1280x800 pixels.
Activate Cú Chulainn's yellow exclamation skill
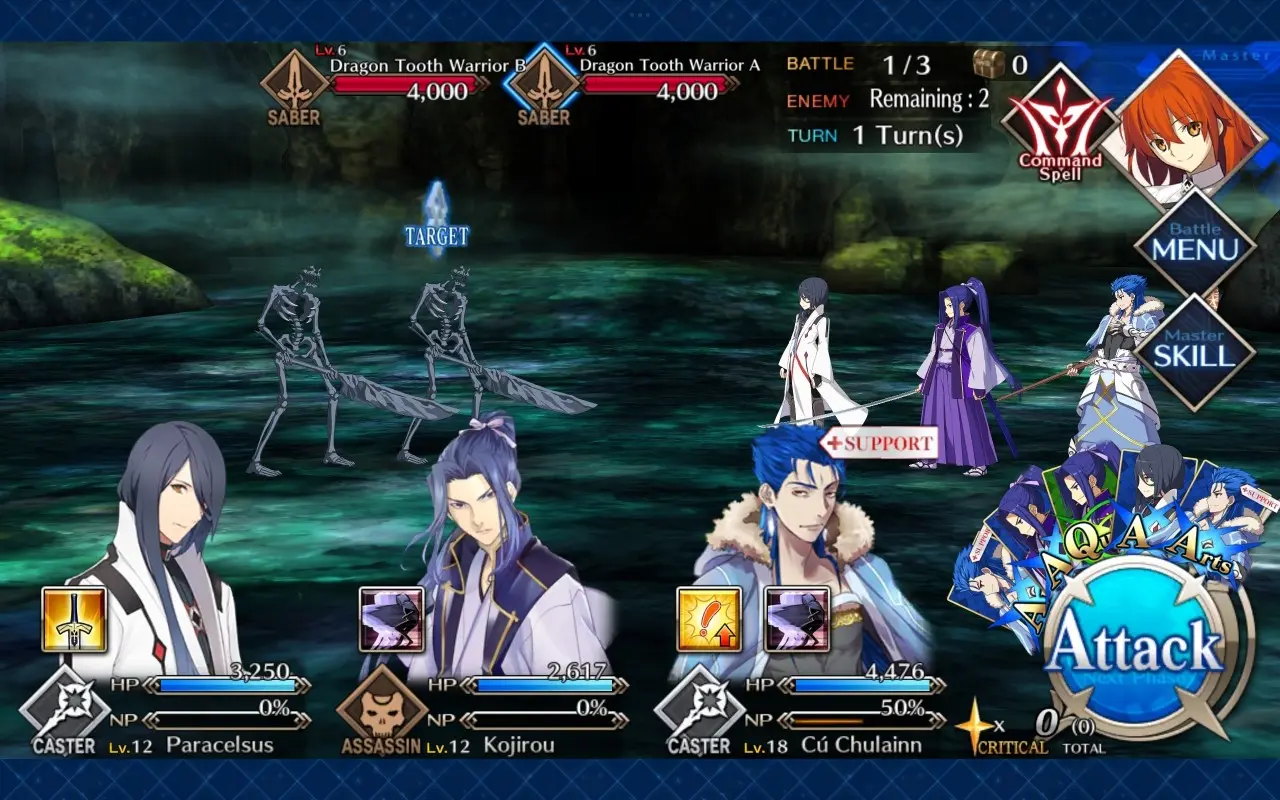click(709, 620)
